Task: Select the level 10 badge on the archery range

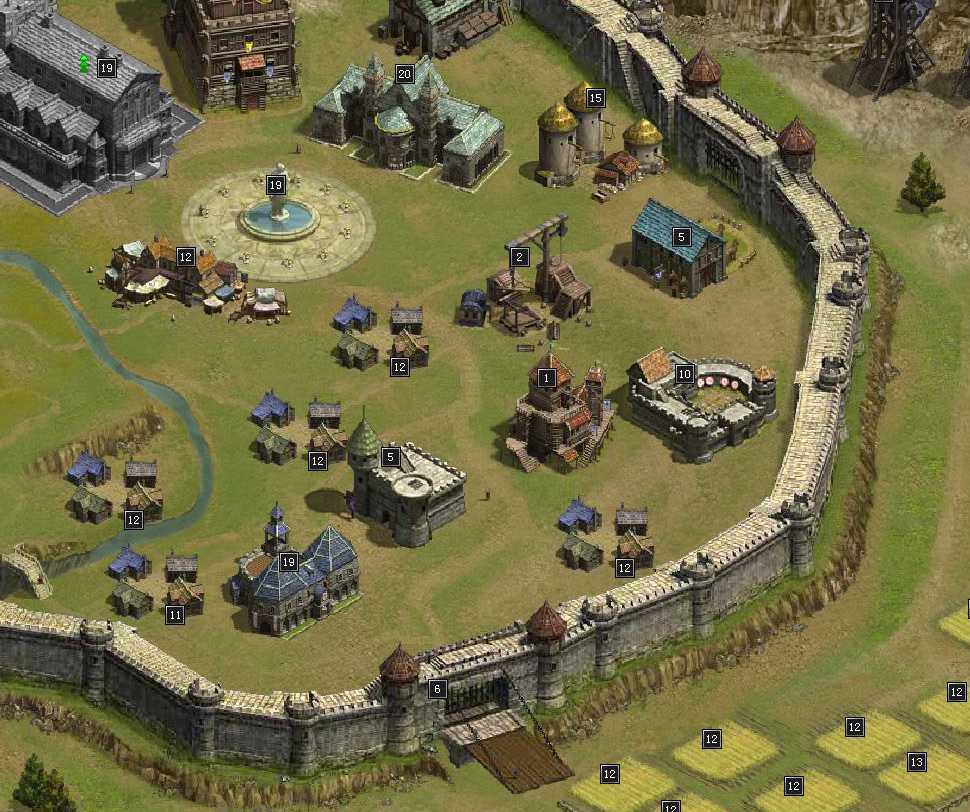Action: 684,374
